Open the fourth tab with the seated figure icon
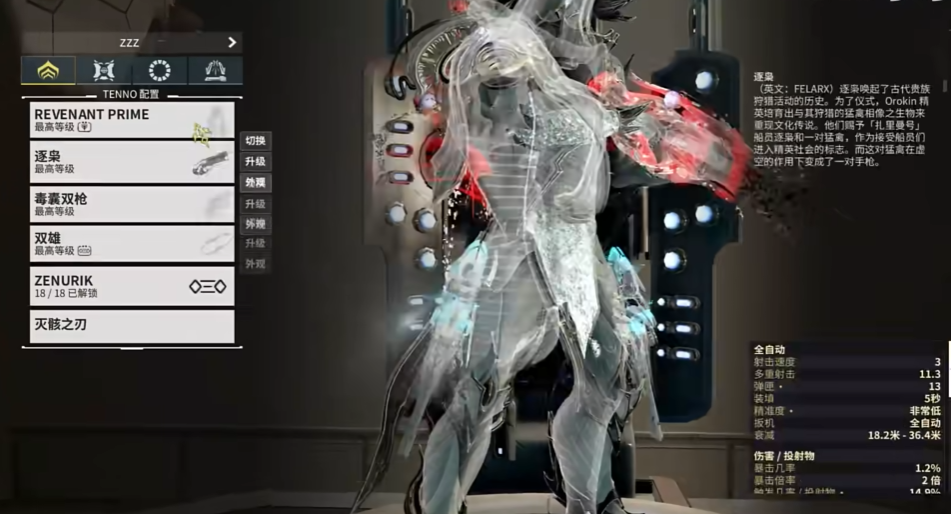The image size is (951, 514). tap(214, 70)
